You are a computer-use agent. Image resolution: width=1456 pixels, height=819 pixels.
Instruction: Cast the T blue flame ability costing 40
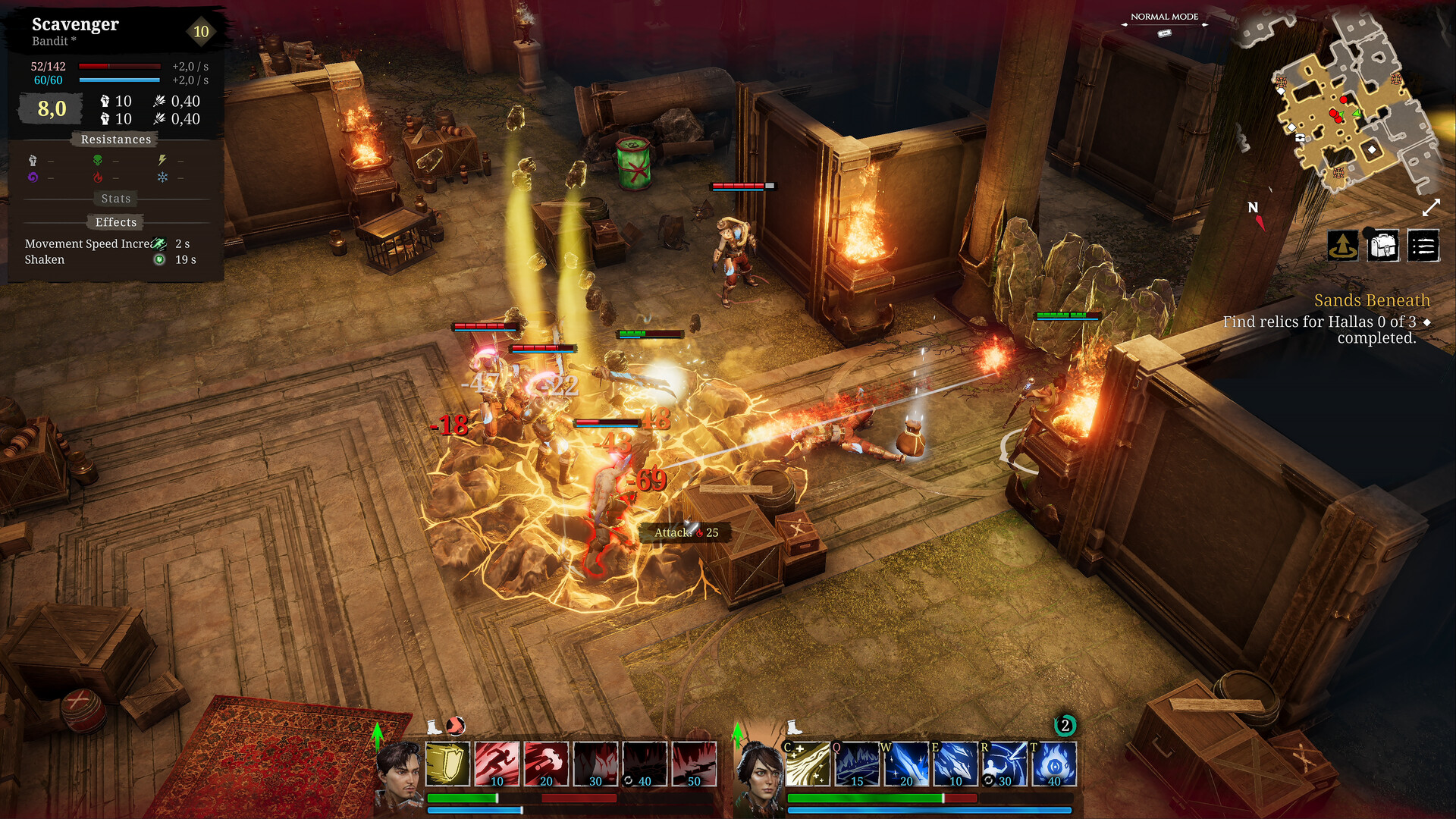tap(1054, 765)
